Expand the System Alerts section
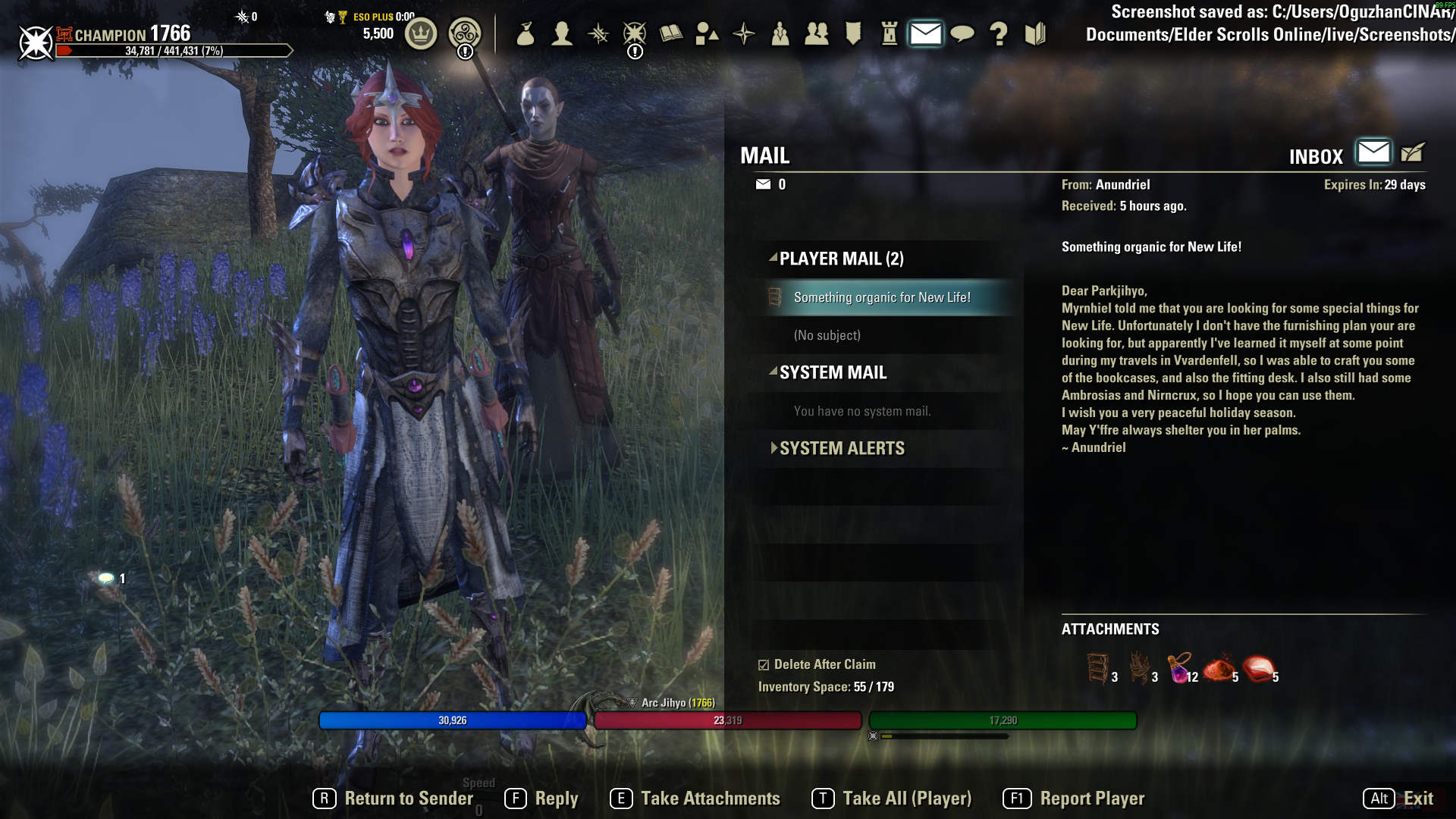Image resolution: width=1456 pixels, height=819 pixels. click(x=773, y=448)
